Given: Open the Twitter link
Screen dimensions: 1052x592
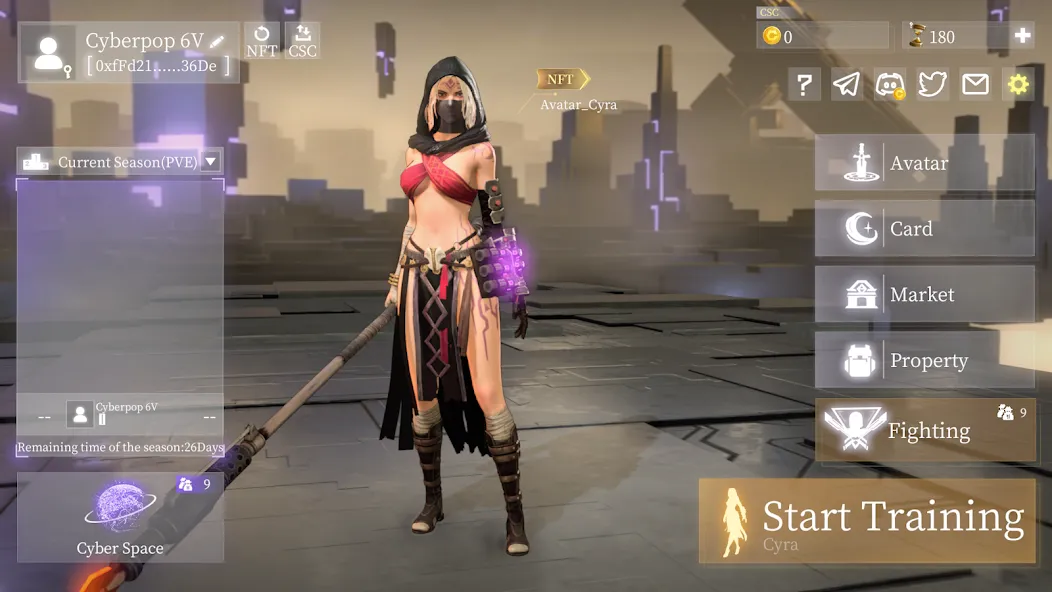Looking at the screenshot, I should [932, 84].
